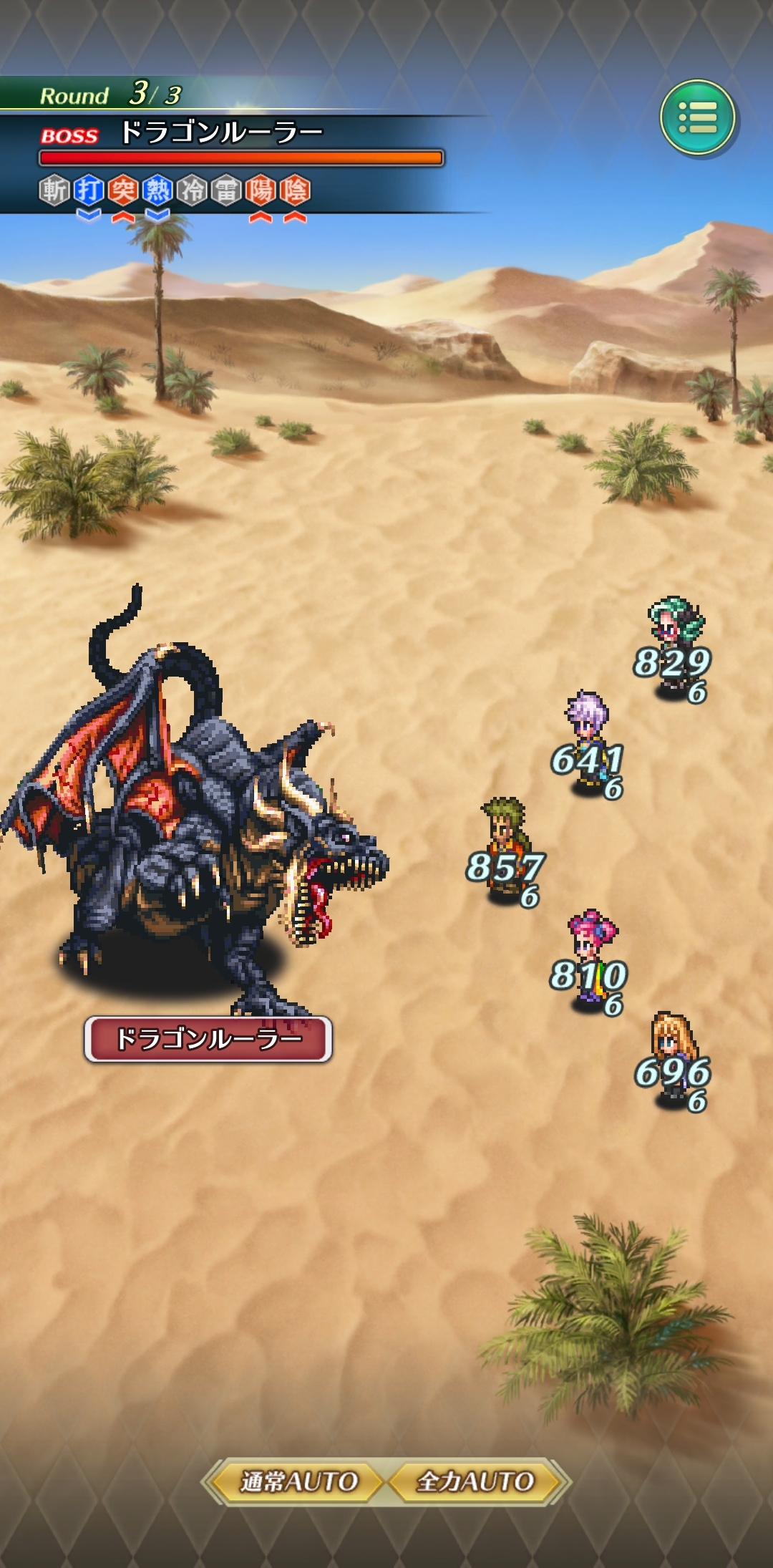Image resolution: width=773 pixels, height=1568 pixels.
Task: Open the green list menu button
Action: 697,117
